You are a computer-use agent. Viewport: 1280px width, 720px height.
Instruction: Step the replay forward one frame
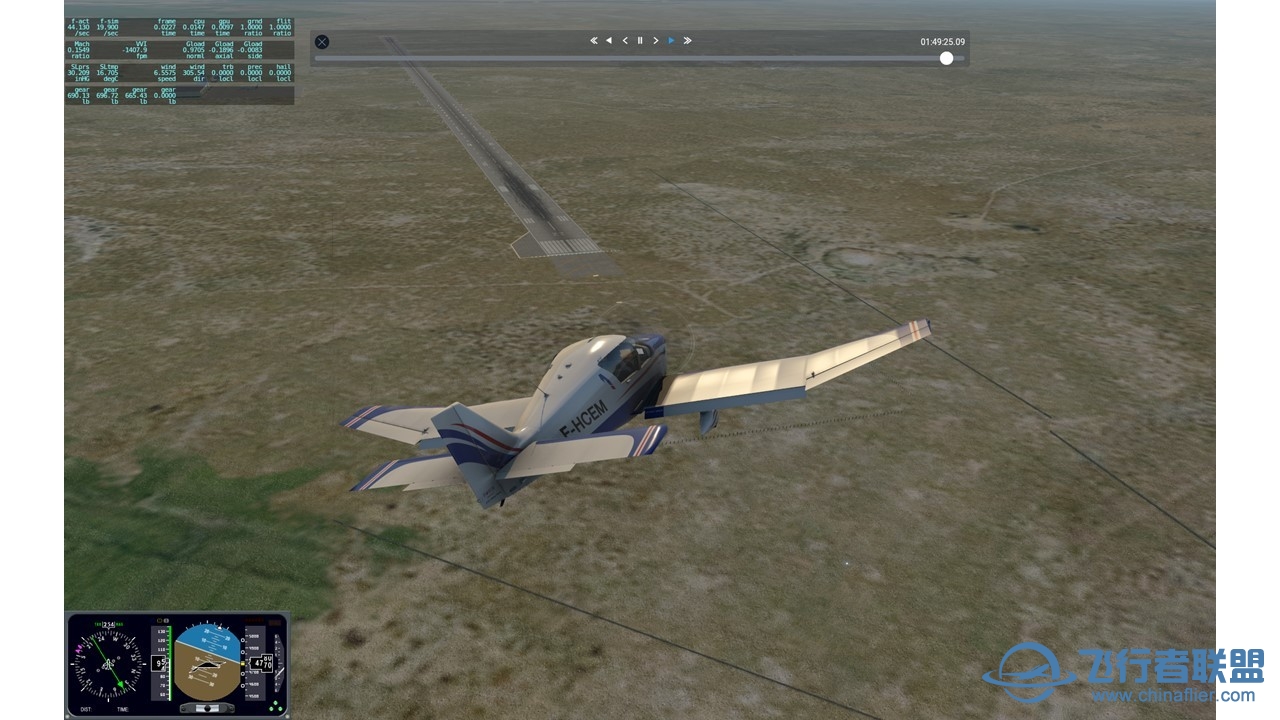point(656,41)
